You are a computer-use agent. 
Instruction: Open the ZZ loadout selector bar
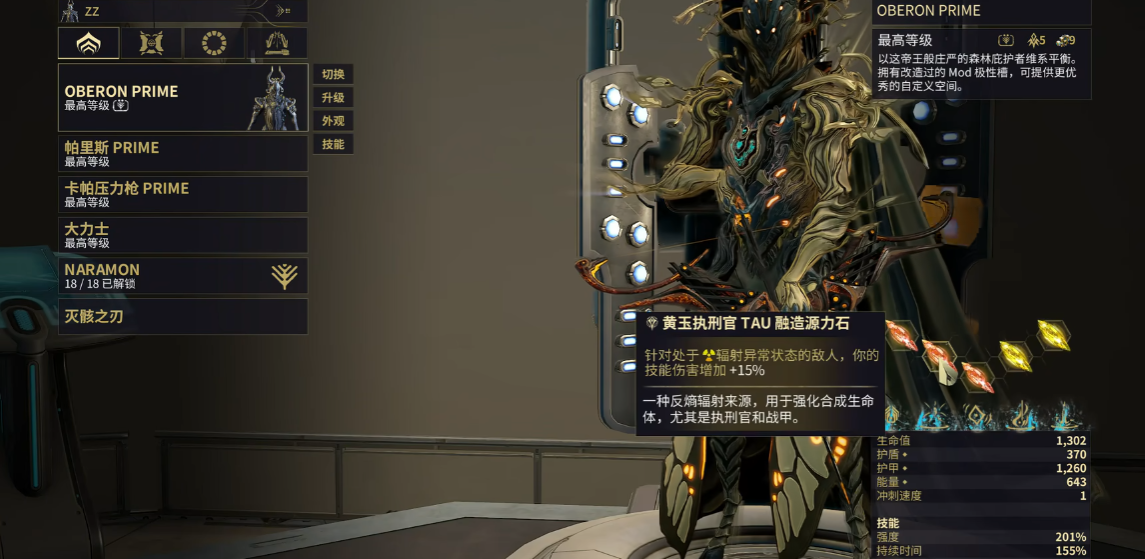click(x=183, y=11)
